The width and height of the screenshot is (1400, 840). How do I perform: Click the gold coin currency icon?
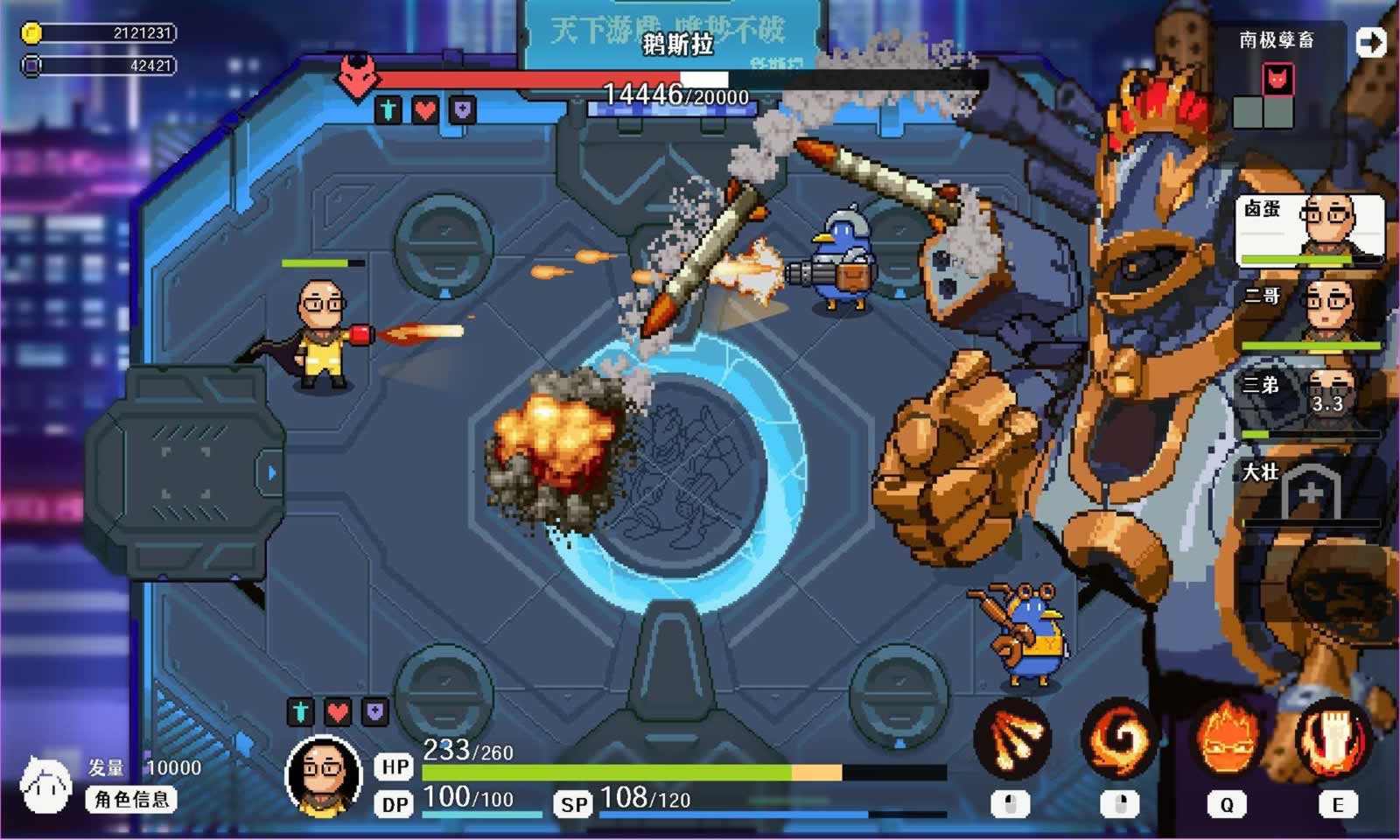tap(31, 33)
